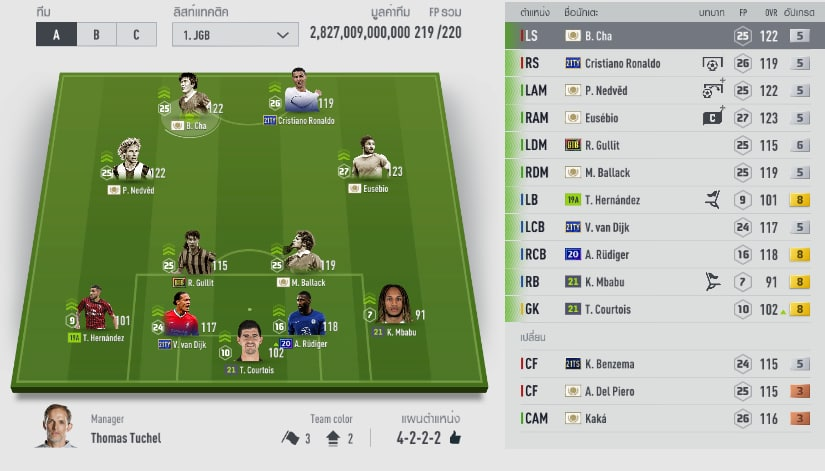Switch to team tab C

tap(136, 35)
